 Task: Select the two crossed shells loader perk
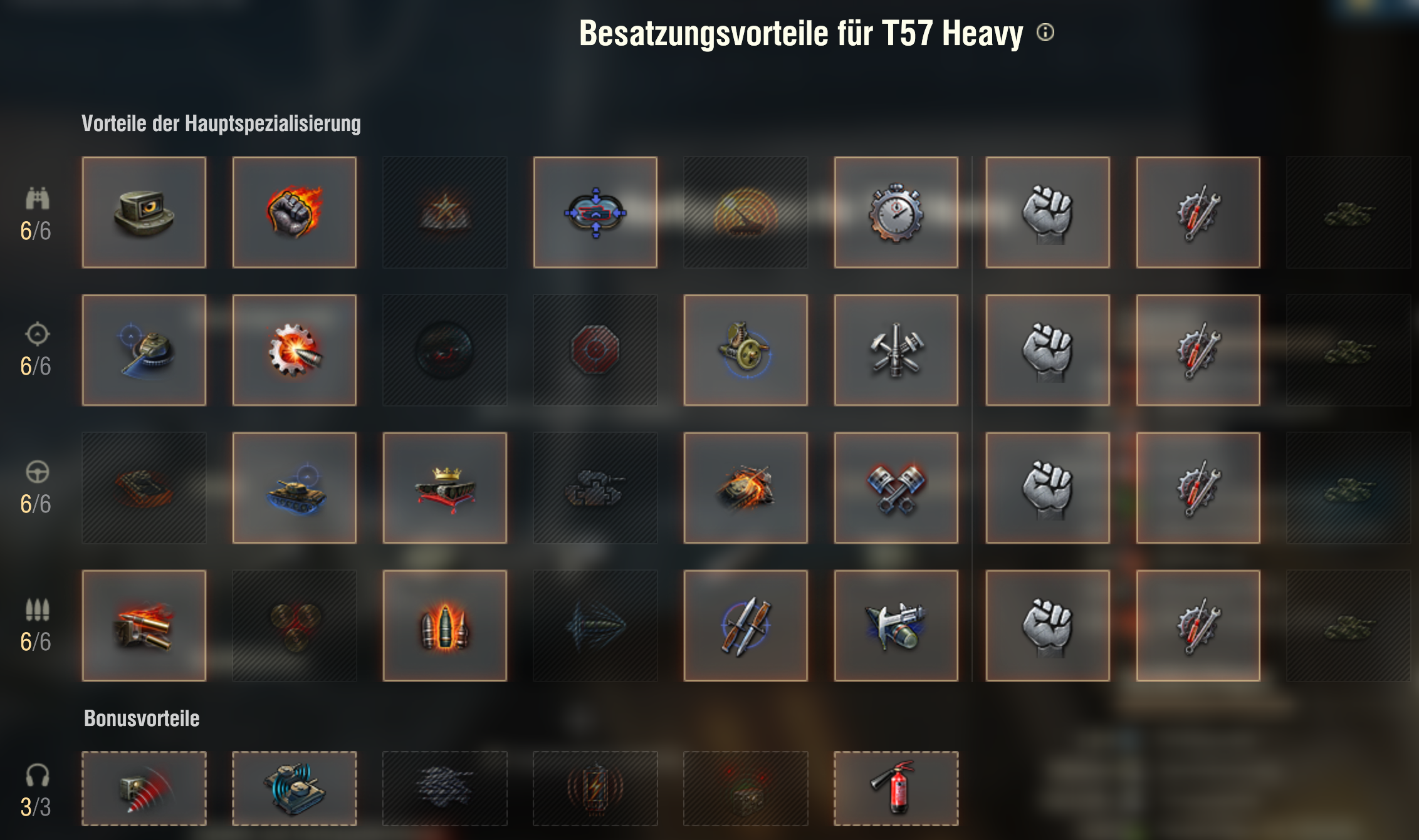coord(745,626)
